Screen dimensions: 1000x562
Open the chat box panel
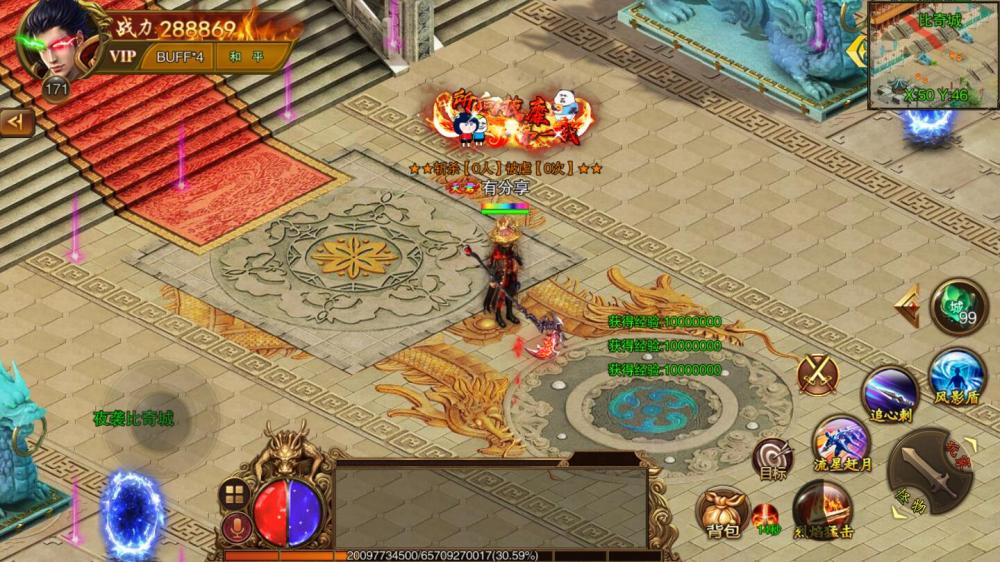point(490,505)
